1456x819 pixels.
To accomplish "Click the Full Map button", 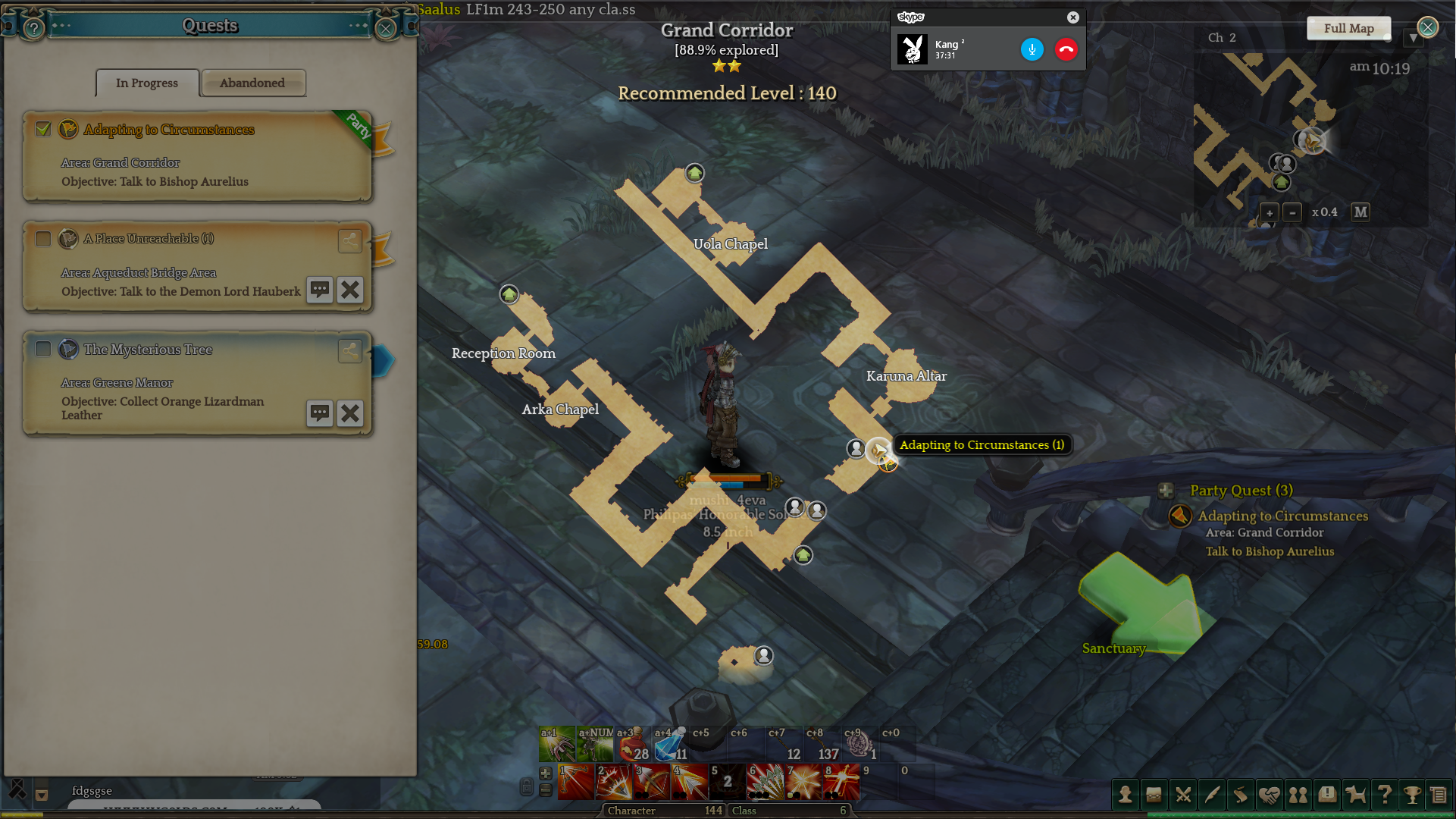I will pos(1348,28).
